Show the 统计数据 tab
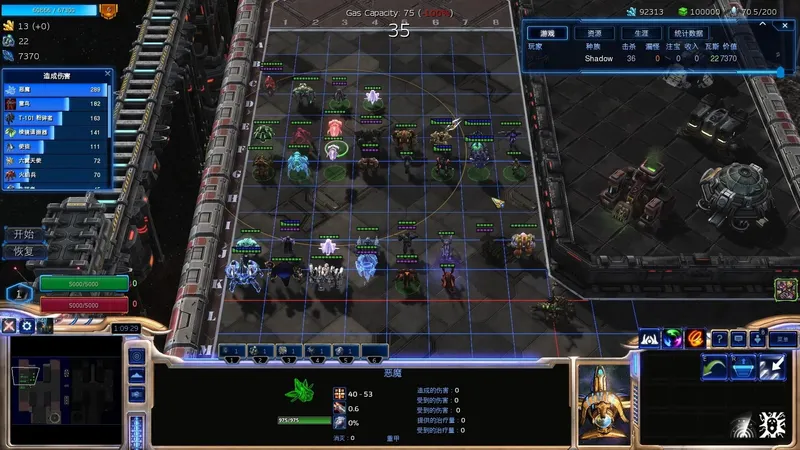Image resolution: width=800 pixels, height=450 pixels. click(x=687, y=33)
